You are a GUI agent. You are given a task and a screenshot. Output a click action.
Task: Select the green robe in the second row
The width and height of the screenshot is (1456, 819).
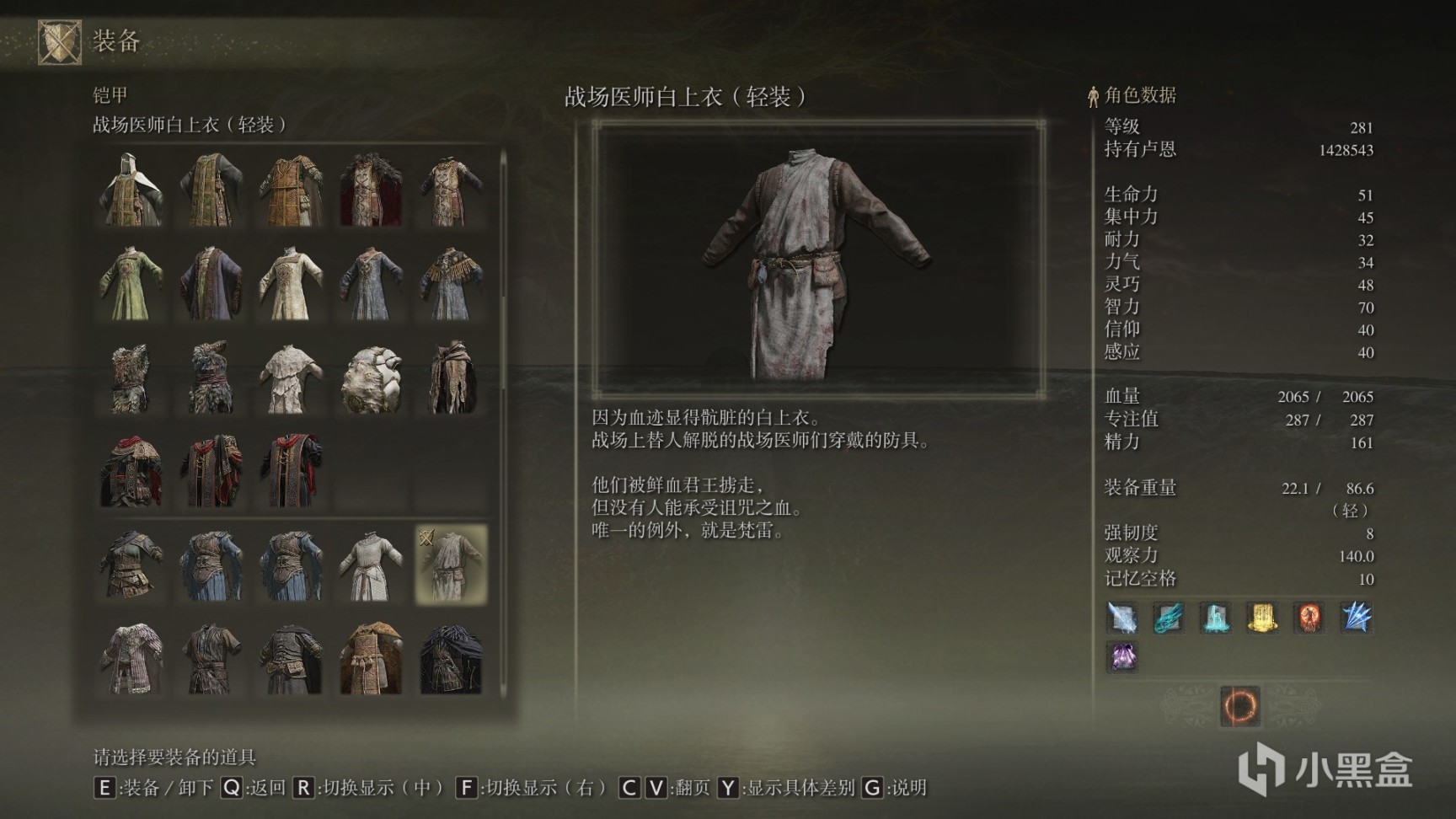(x=132, y=286)
